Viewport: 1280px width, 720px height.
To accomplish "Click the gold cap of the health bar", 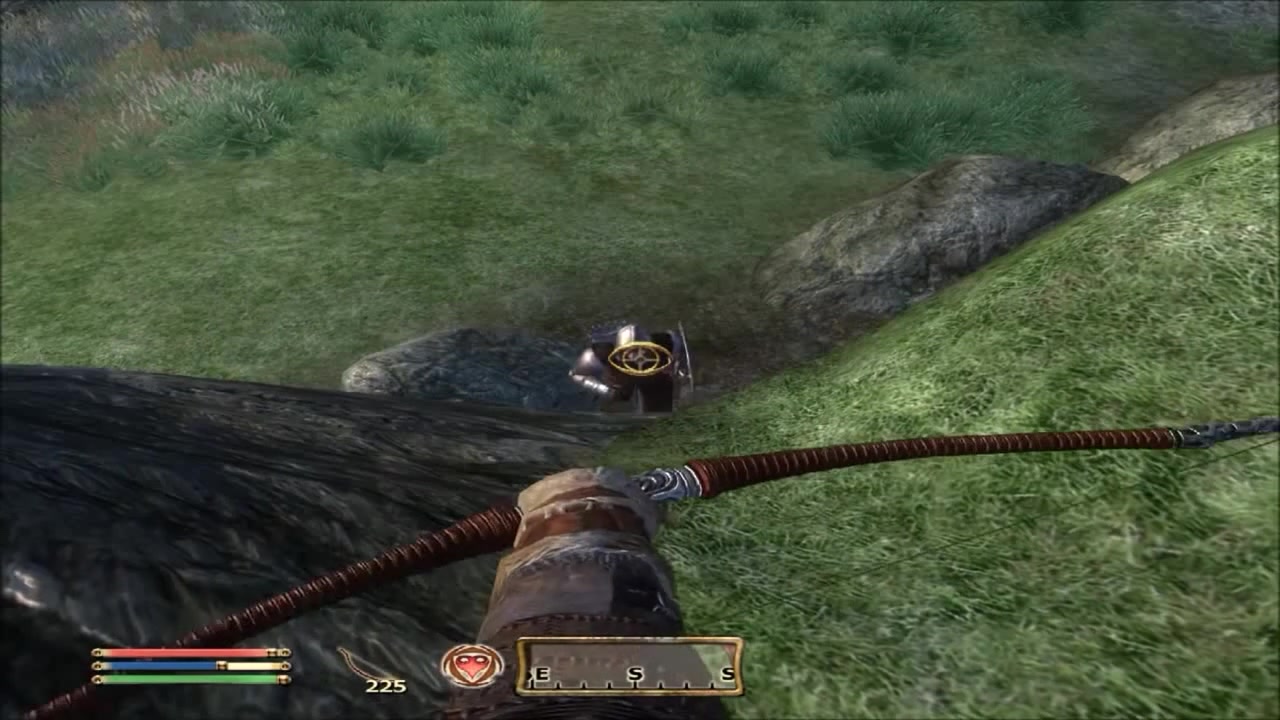I will pyautogui.click(x=285, y=652).
